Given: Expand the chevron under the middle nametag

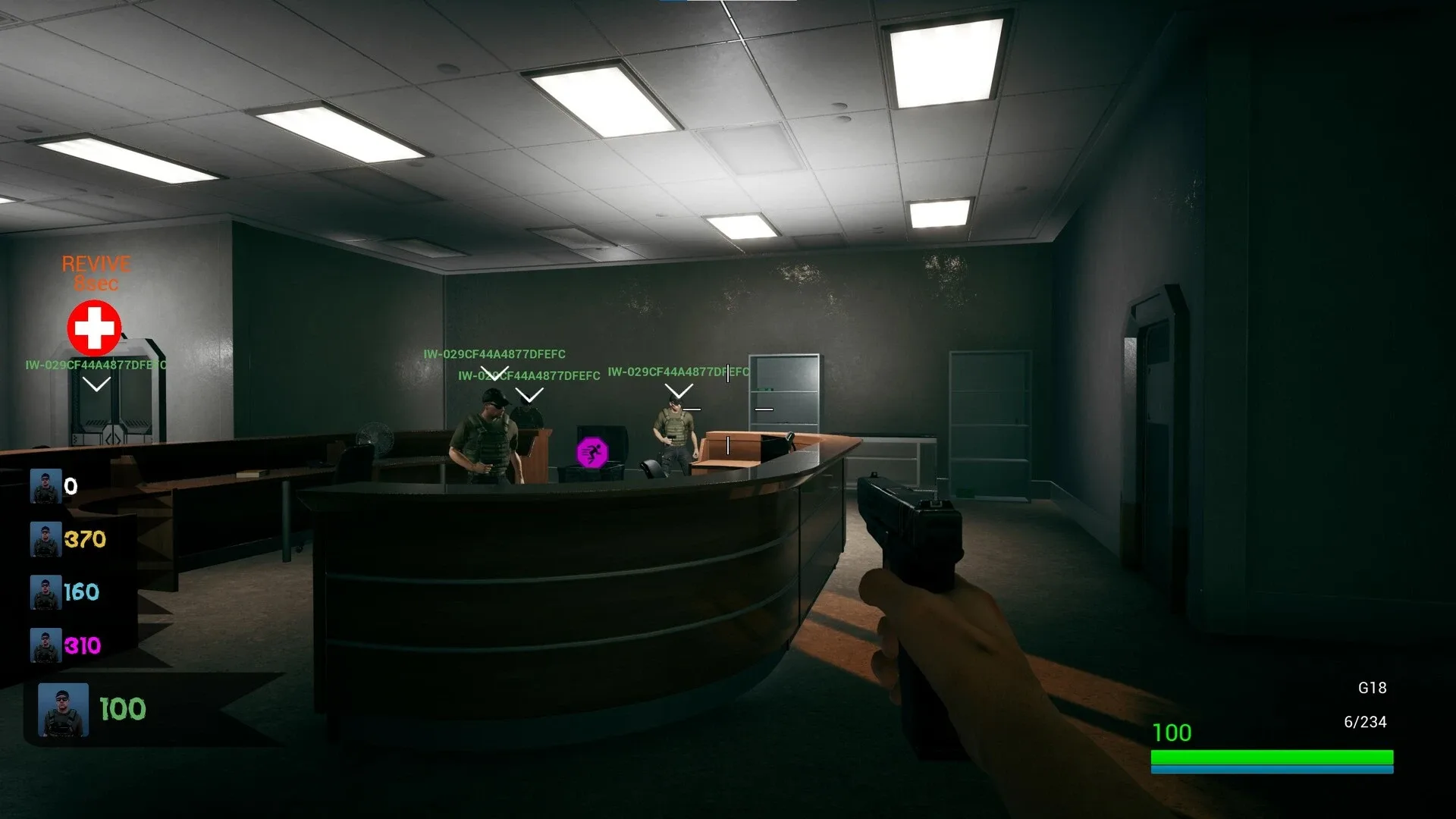Looking at the screenshot, I should point(529,395).
